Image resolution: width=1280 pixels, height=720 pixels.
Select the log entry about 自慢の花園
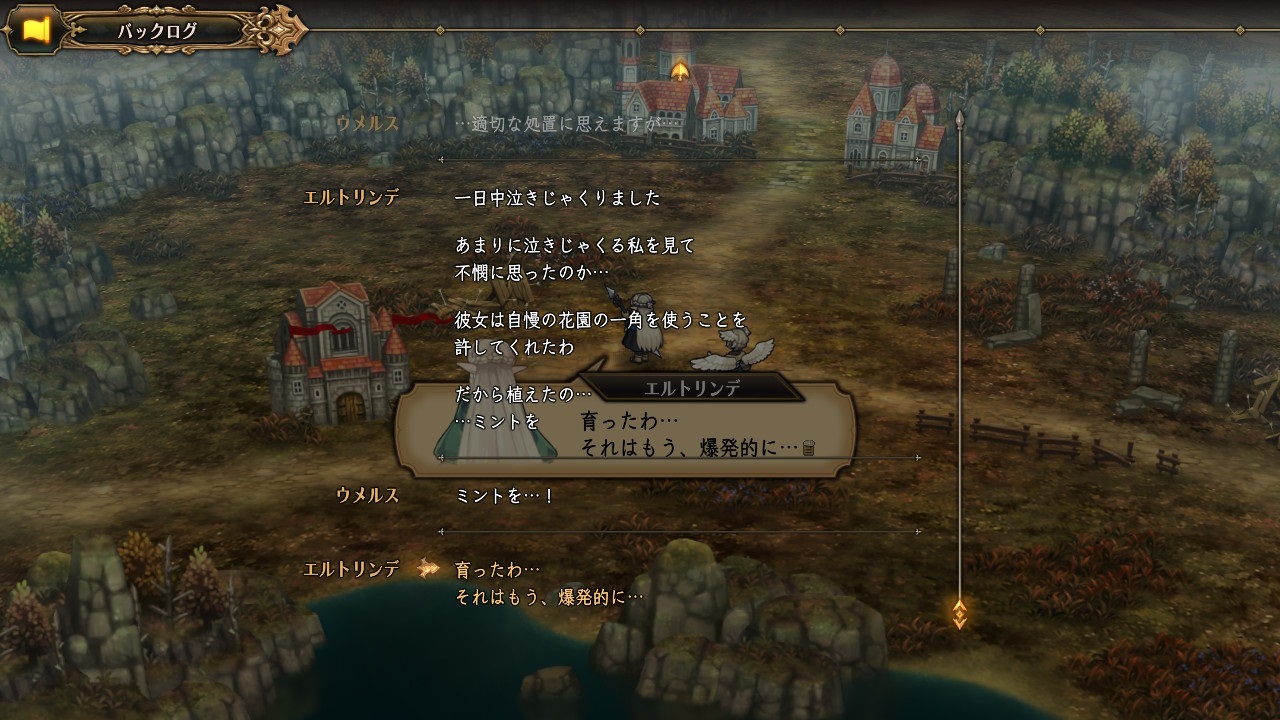coord(600,333)
